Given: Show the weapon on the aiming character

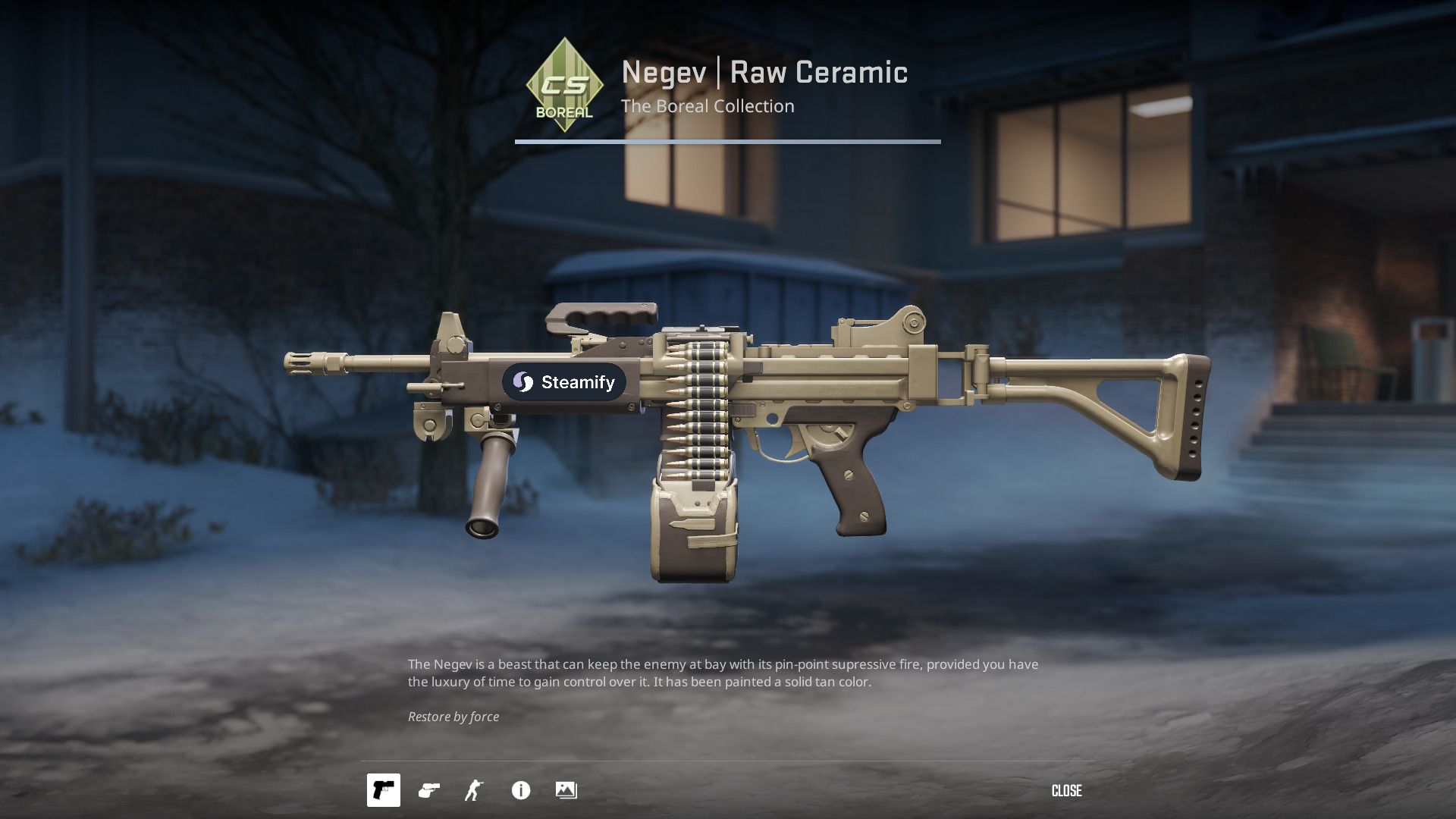Looking at the screenshot, I should (x=474, y=790).
